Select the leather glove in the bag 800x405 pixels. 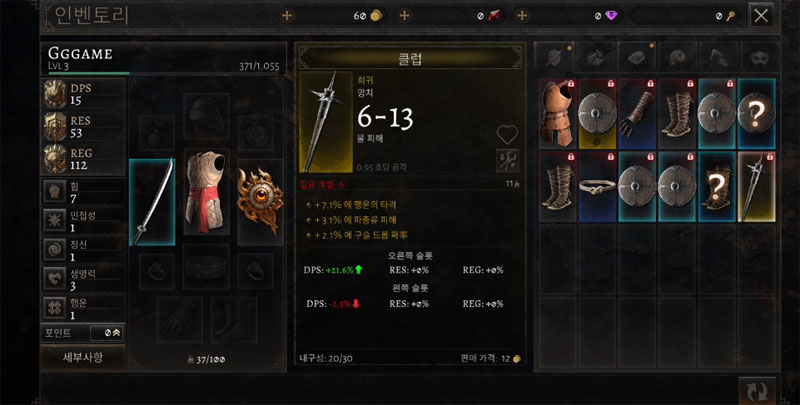point(637,111)
